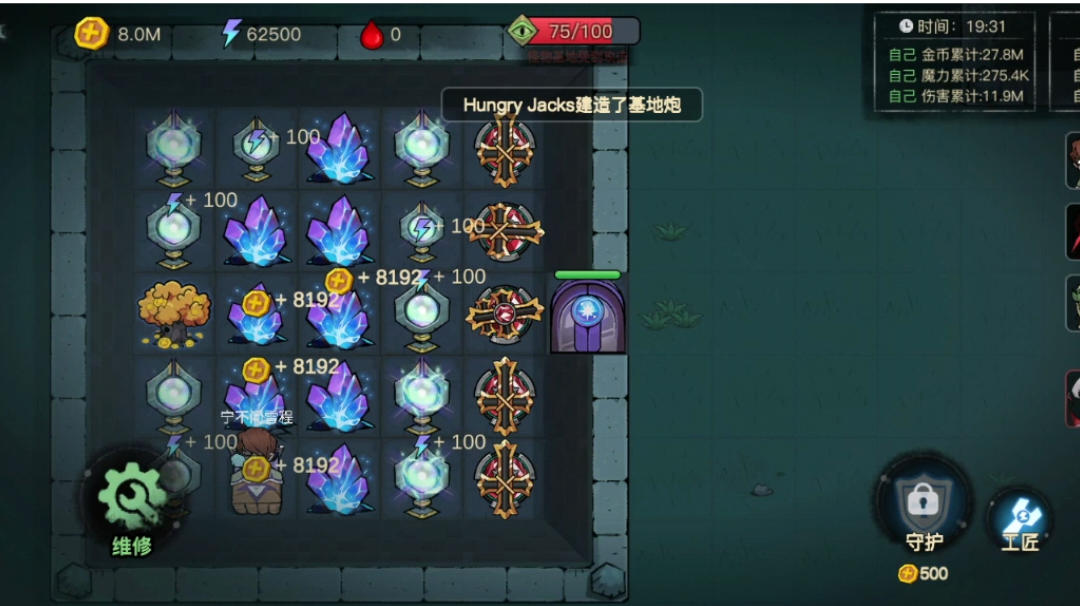Viewport: 1080px width, 606px height.
Task: Open the 维修 repair button
Action: coord(133,502)
